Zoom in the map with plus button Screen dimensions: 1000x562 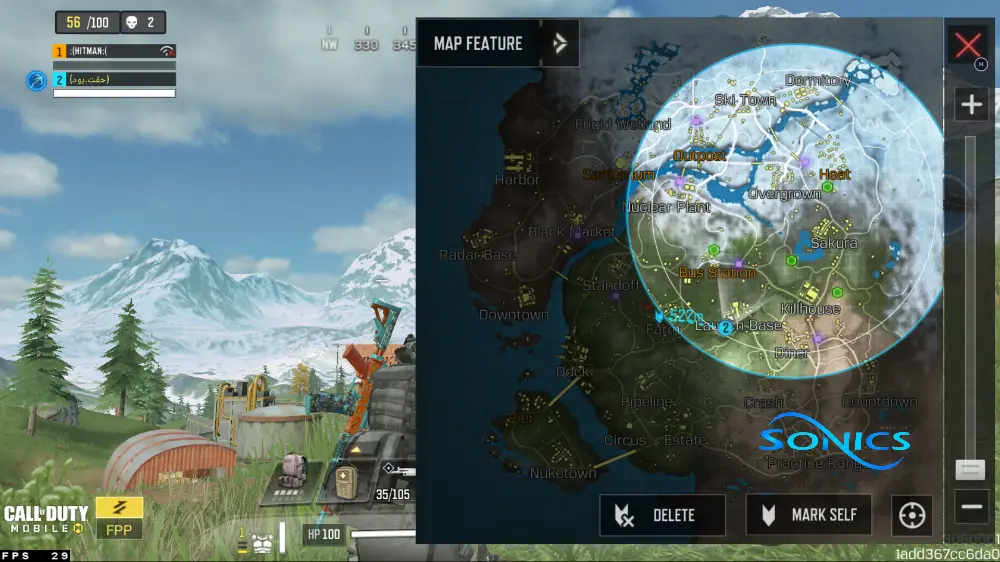pyautogui.click(x=971, y=104)
